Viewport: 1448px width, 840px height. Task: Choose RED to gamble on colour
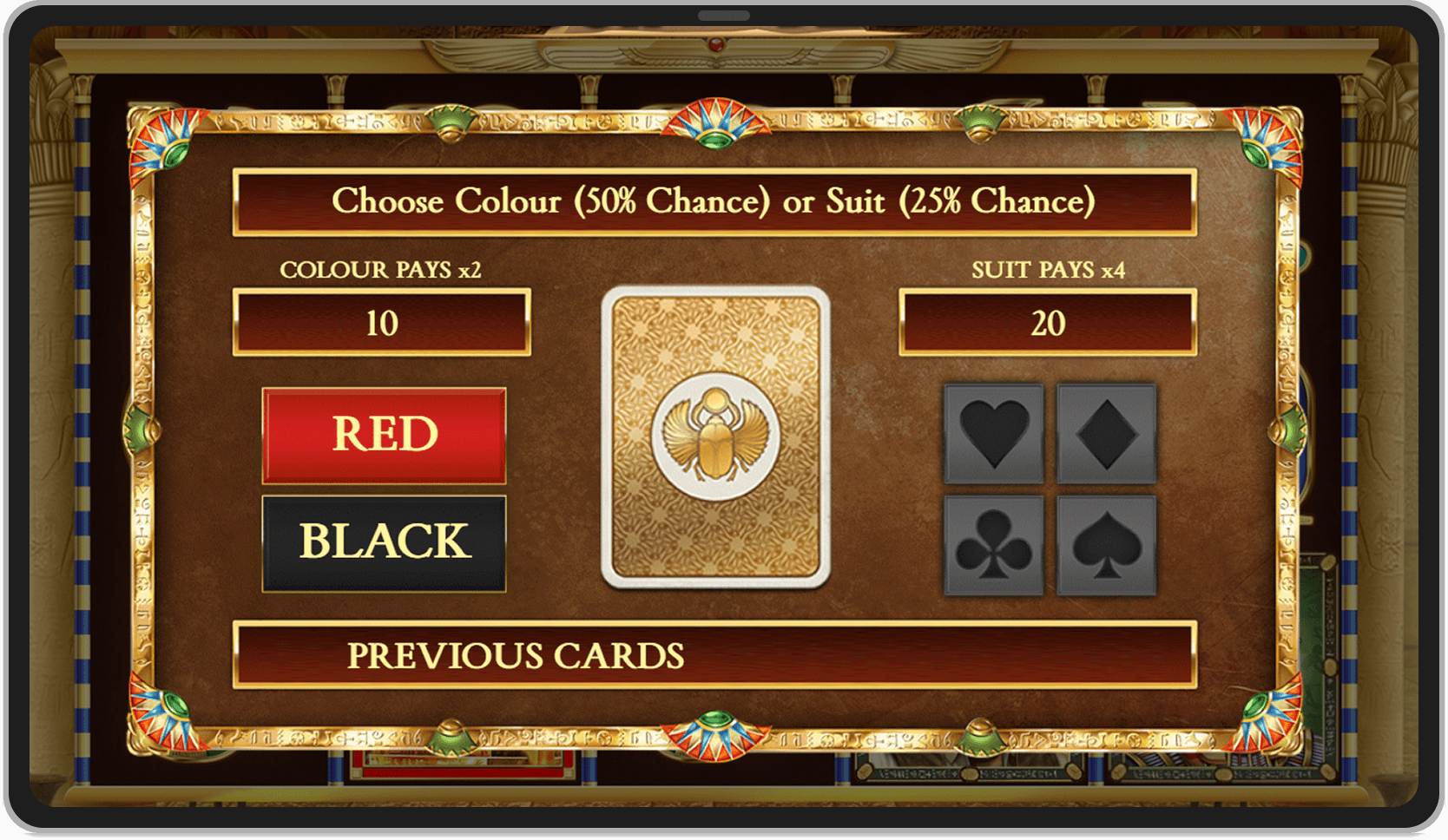click(x=385, y=434)
